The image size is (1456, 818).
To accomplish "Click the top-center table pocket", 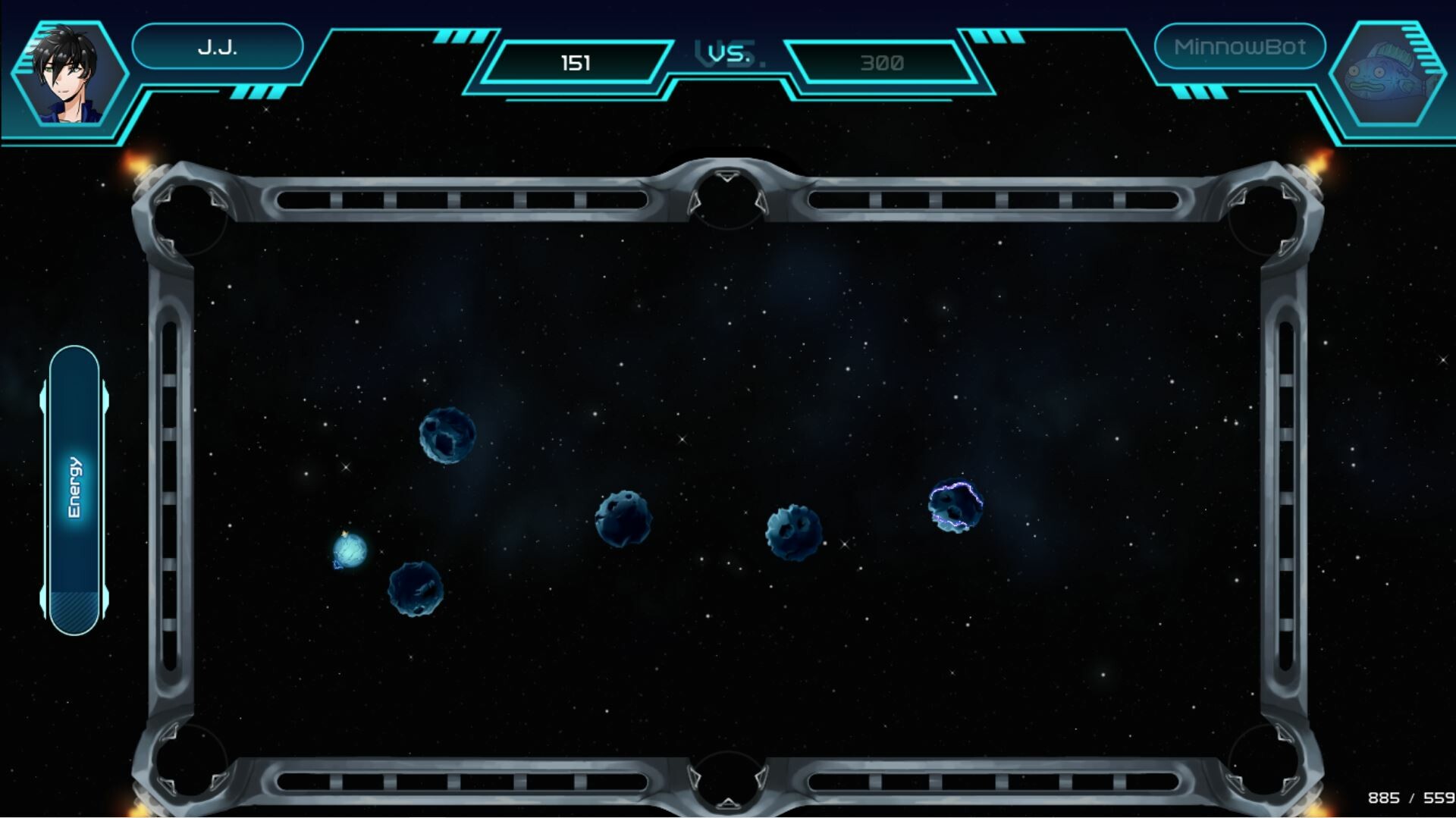I will tap(726, 197).
